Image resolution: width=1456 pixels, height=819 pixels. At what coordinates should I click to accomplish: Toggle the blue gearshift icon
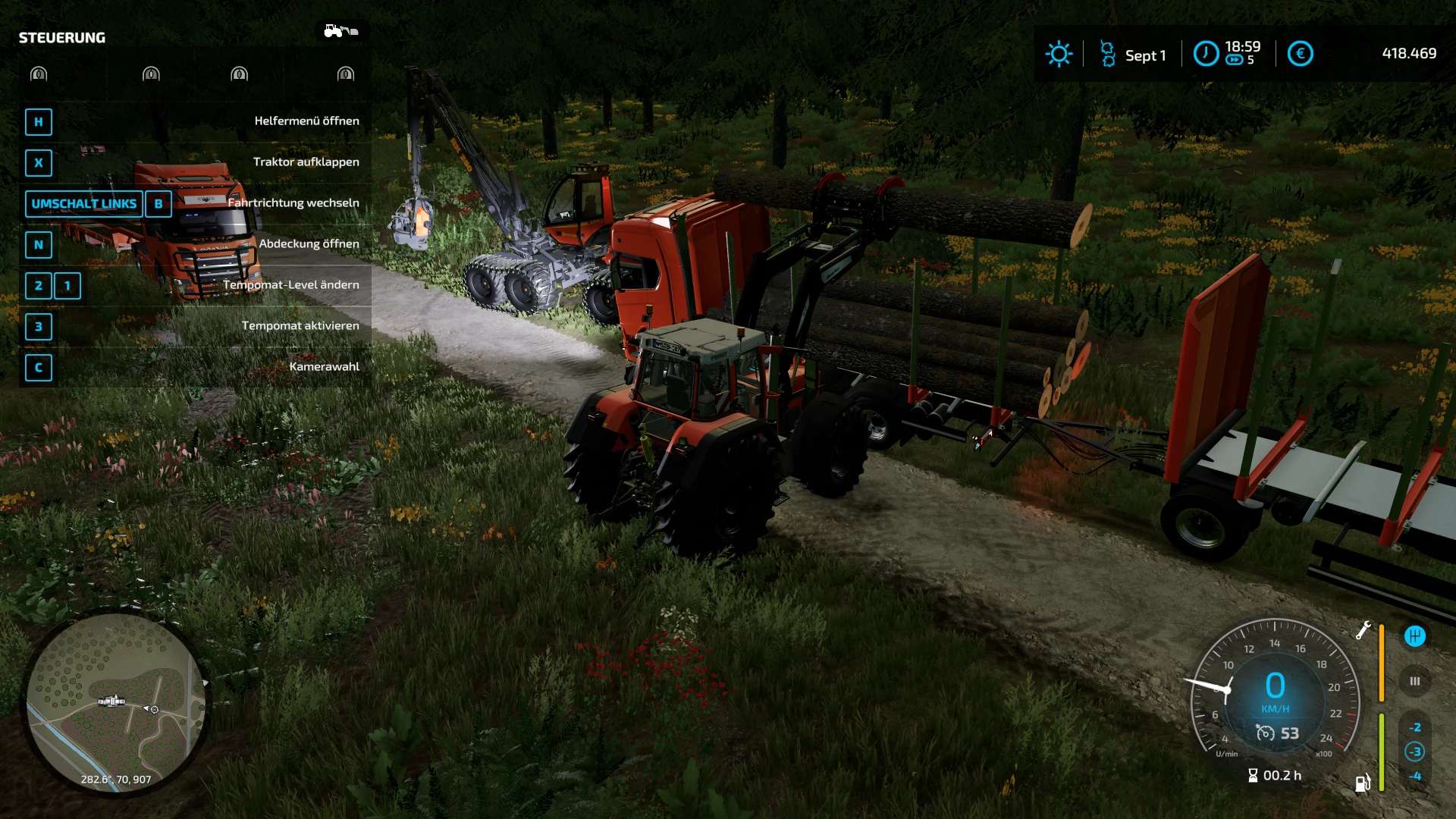coord(1414,636)
